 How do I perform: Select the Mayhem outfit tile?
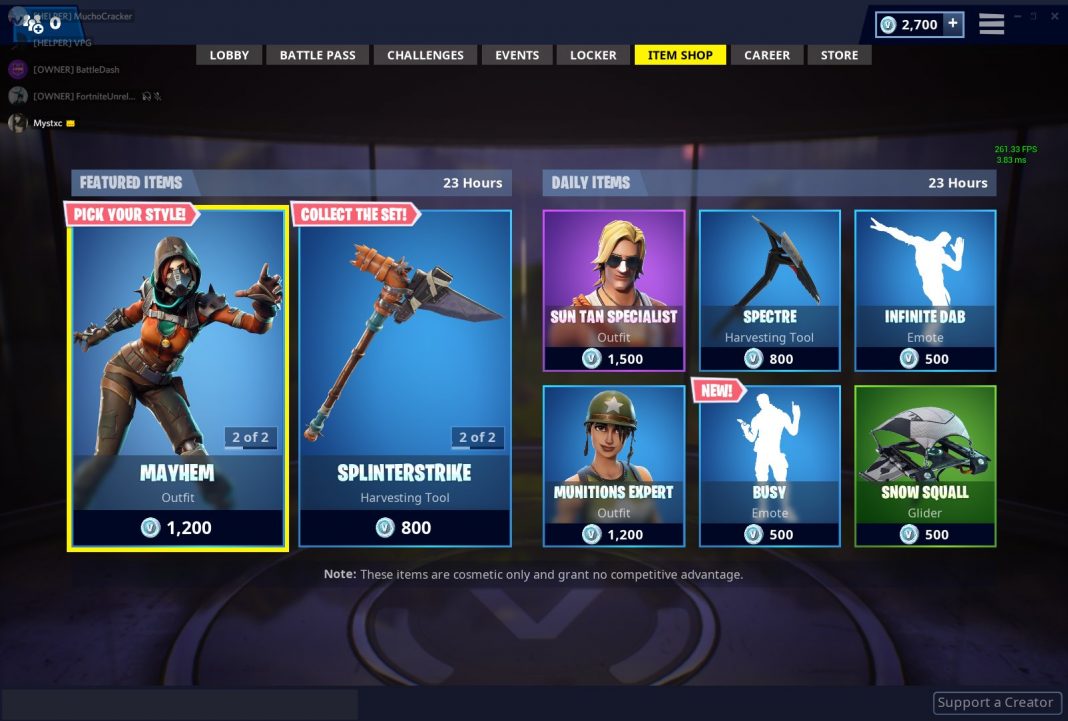pos(178,380)
